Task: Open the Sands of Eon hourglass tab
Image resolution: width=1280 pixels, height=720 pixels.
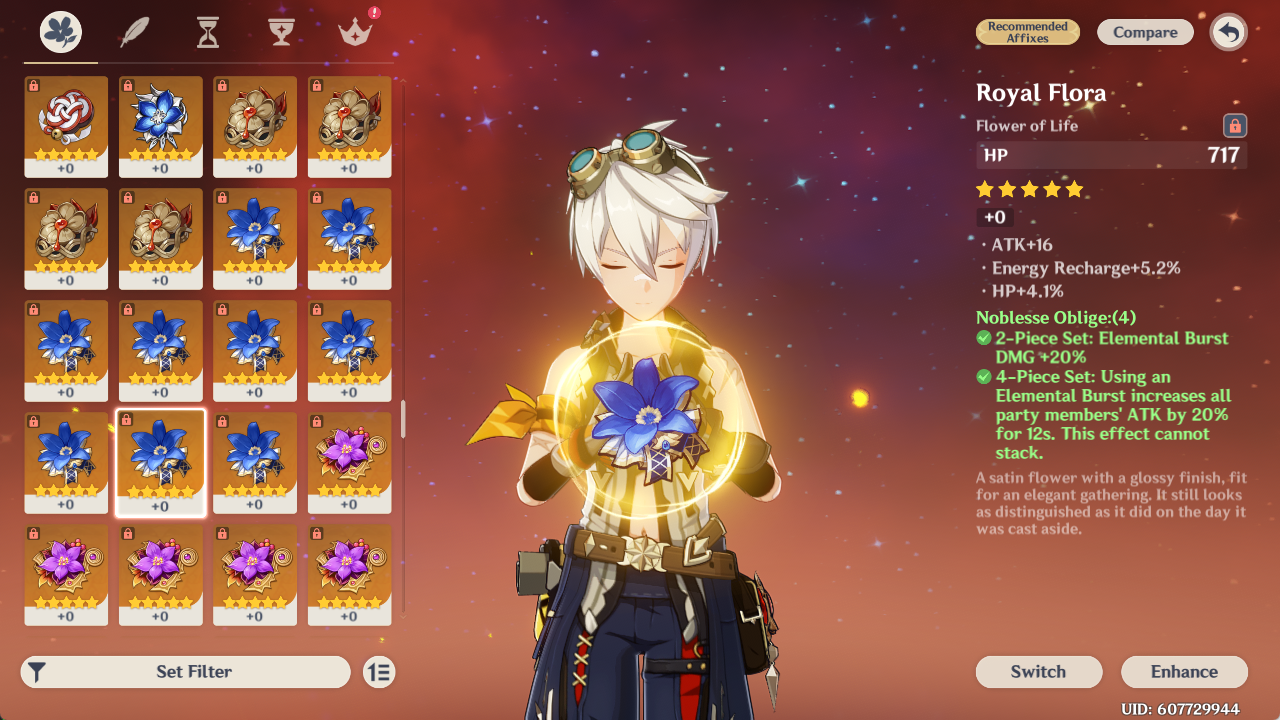Action: (207, 33)
